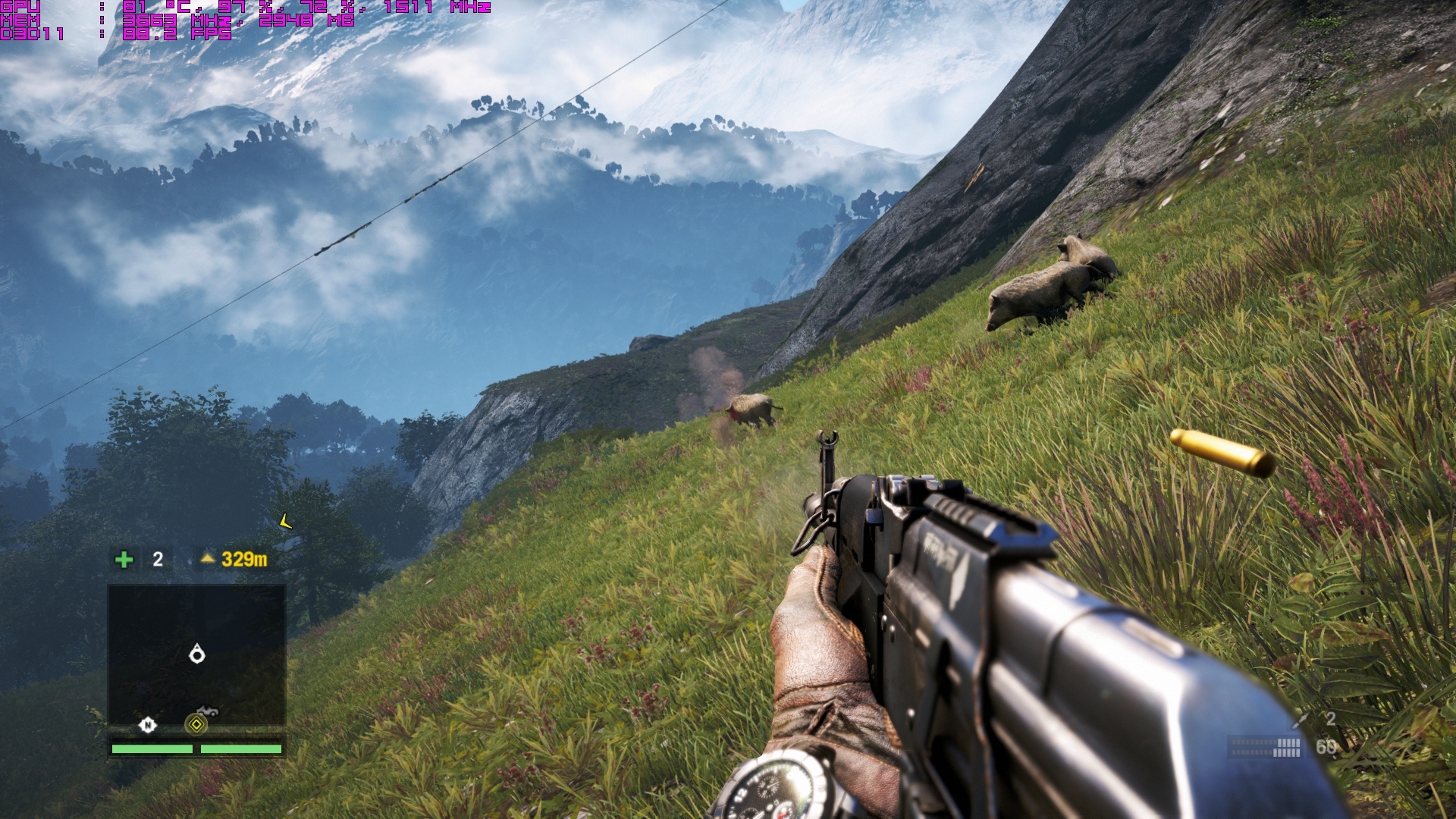Select the green plus healing syringe icon
Viewport: 1456px width, 819px height.
tap(124, 560)
